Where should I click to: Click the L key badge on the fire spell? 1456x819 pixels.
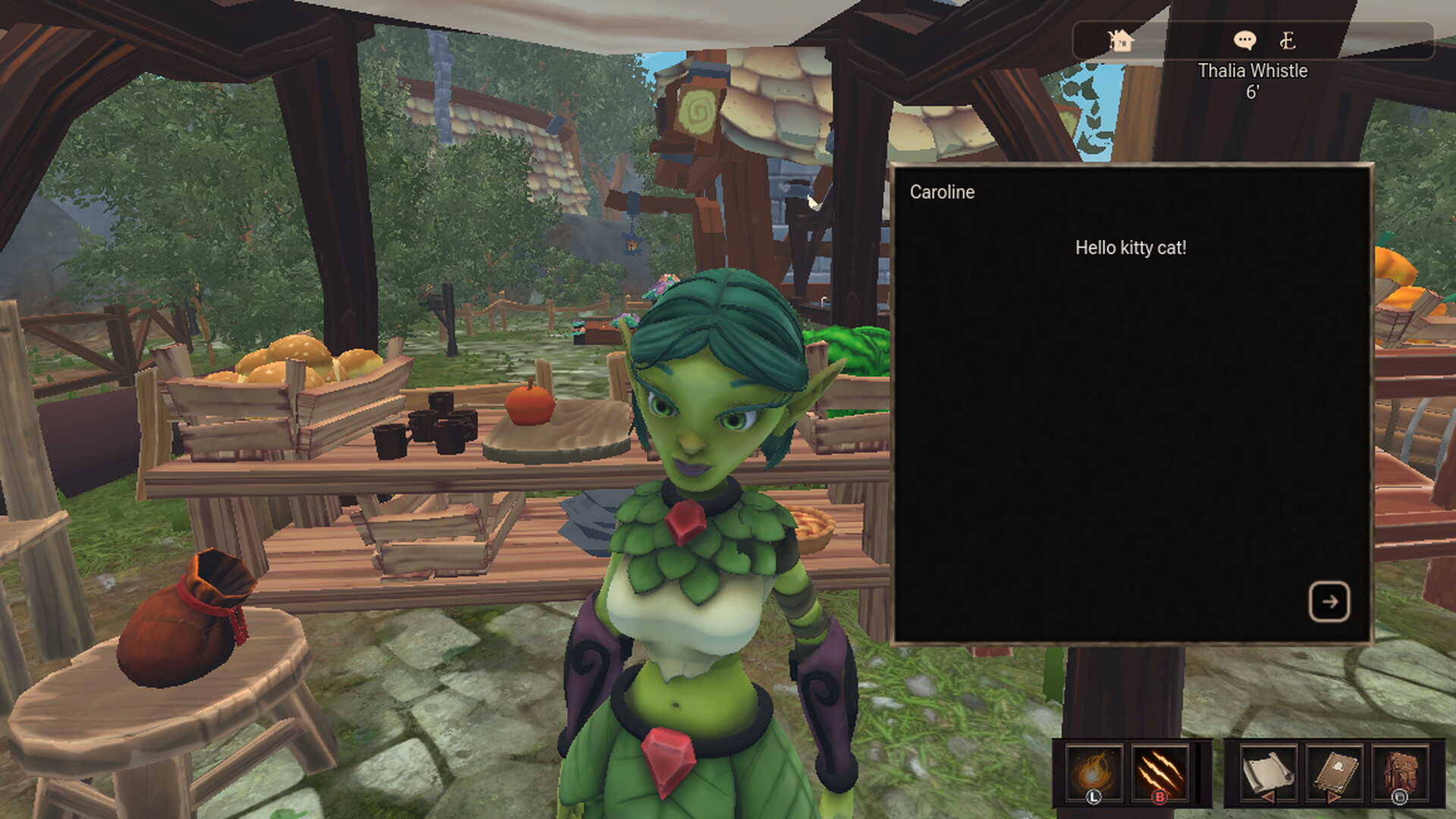pyautogui.click(x=1093, y=797)
